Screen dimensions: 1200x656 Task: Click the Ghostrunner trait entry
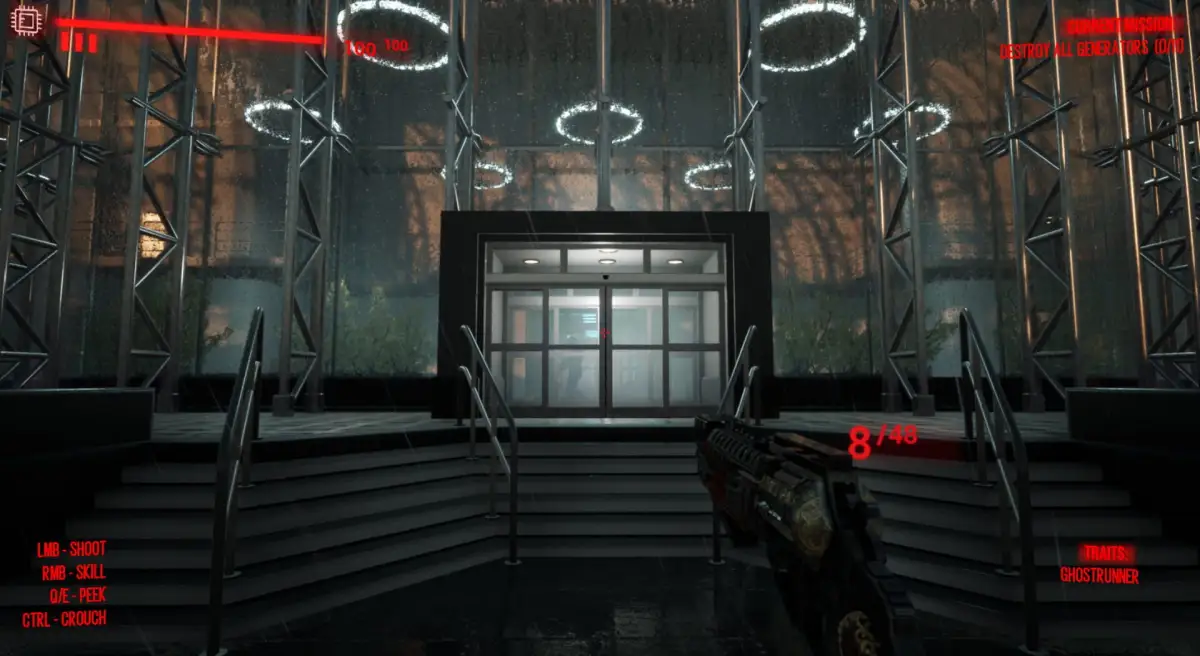pos(1099,576)
